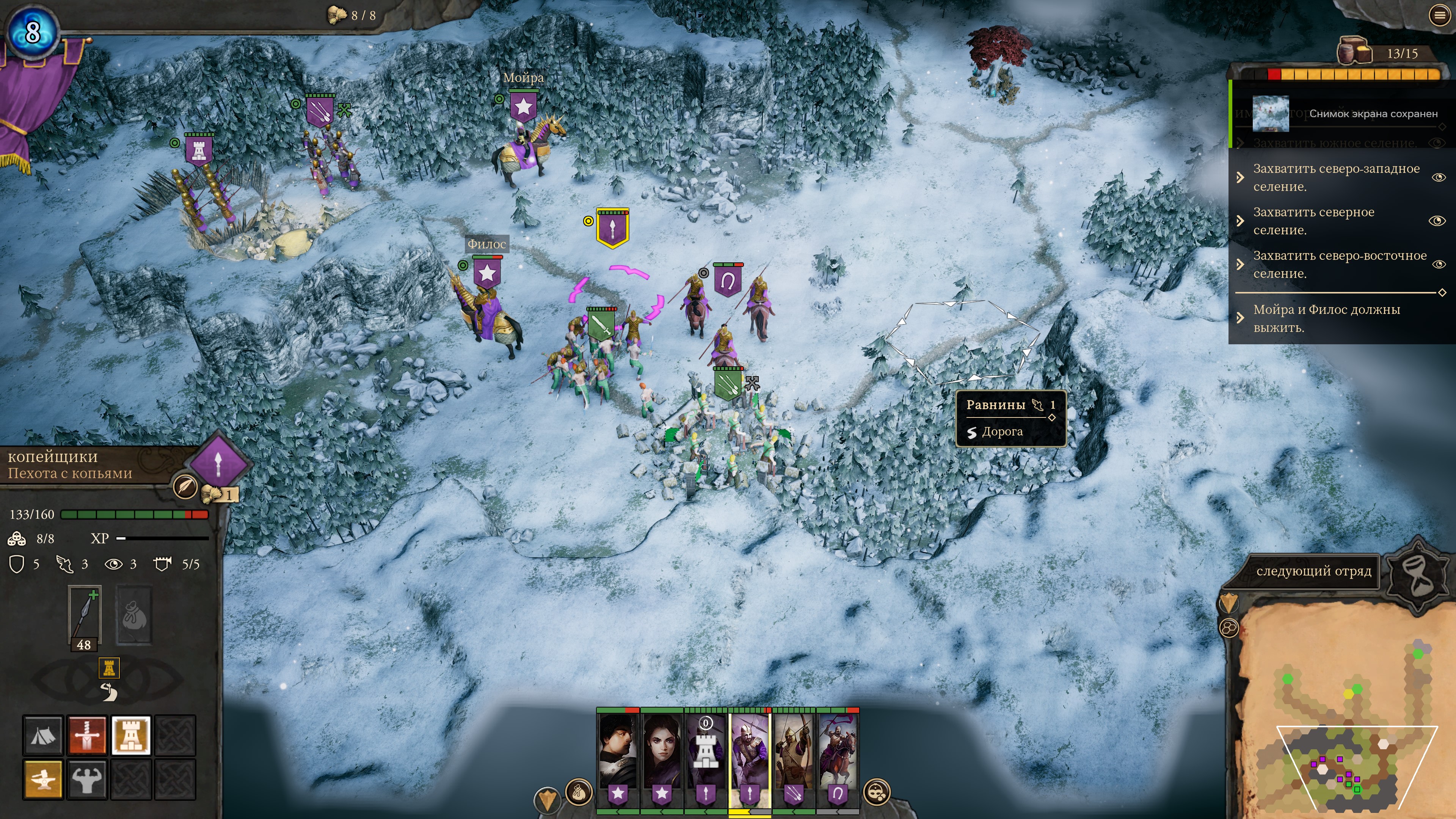This screenshot has height=819, width=1456.
Task: Select the archer unit card
Action: point(794,752)
